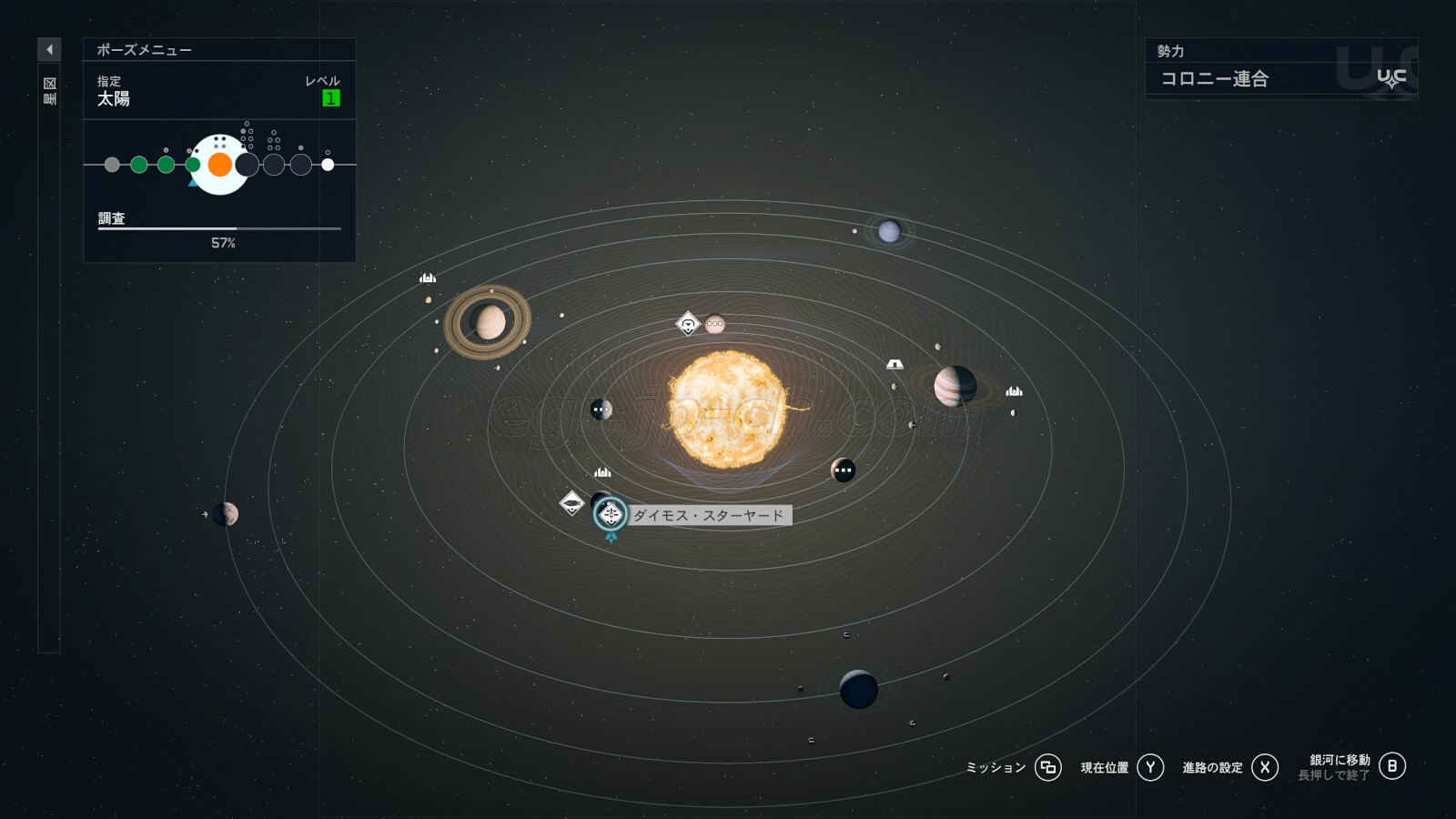Select the striped gas giant Jupiter
The width and height of the screenshot is (1456, 819).
click(955, 386)
